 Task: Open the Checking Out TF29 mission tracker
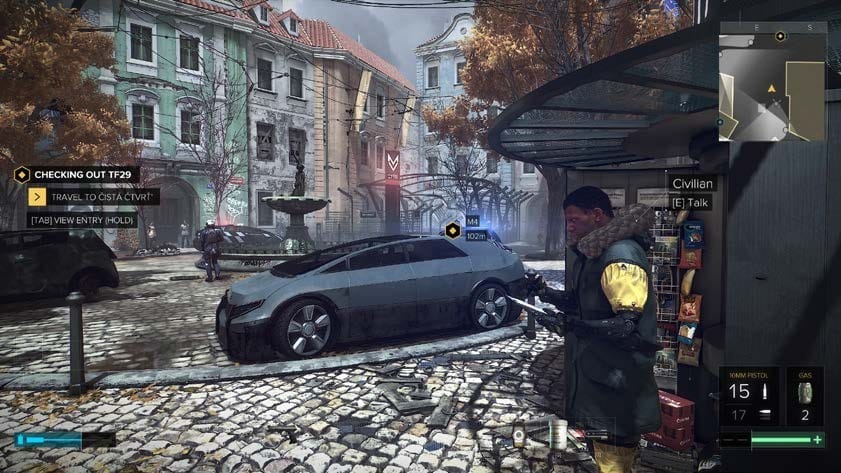pos(78,173)
